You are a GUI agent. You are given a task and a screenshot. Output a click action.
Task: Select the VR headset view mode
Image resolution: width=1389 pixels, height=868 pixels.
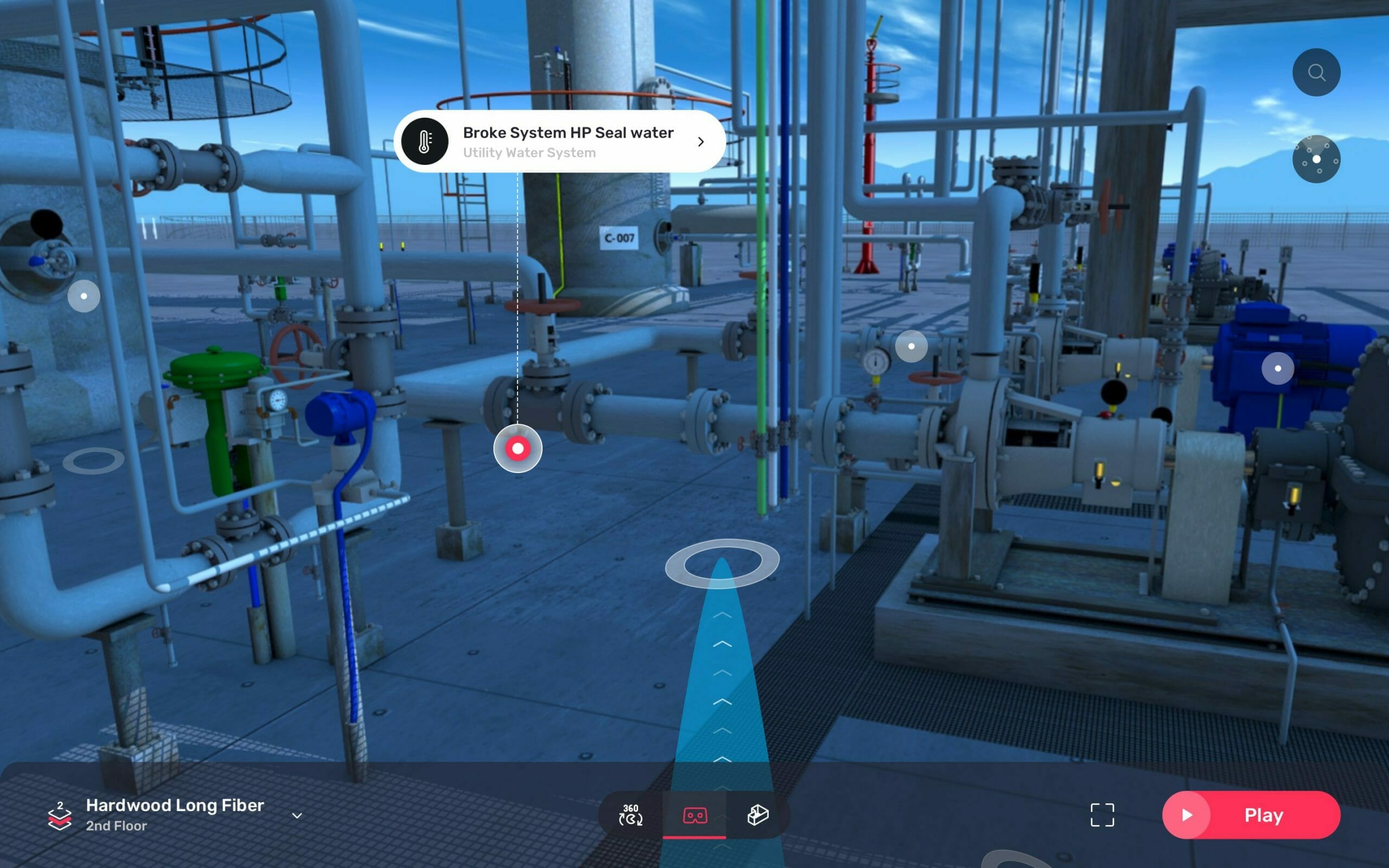click(694, 815)
